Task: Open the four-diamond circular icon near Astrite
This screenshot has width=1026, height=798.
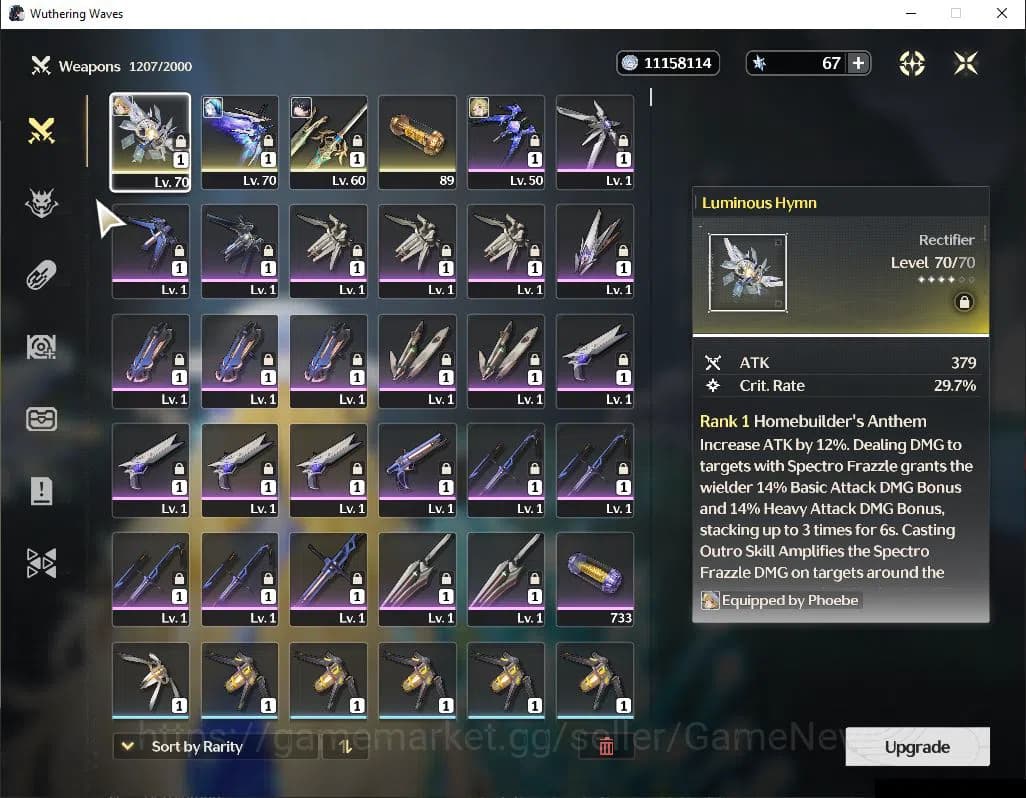Action: (911, 63)
